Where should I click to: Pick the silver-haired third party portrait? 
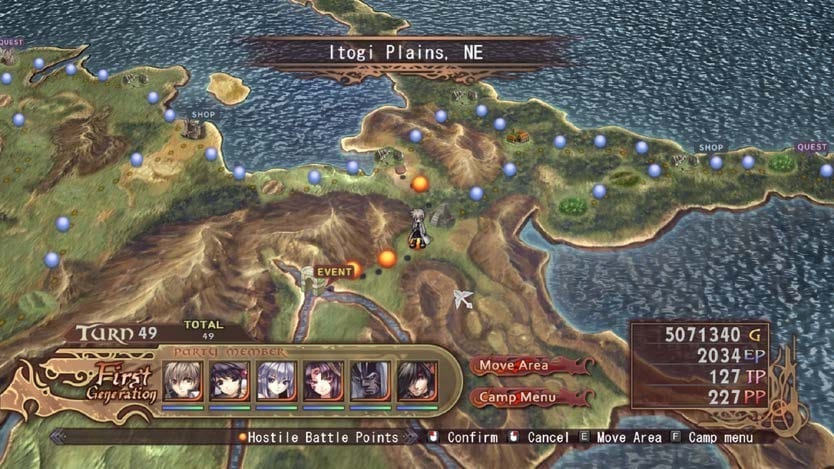(276, 381)
